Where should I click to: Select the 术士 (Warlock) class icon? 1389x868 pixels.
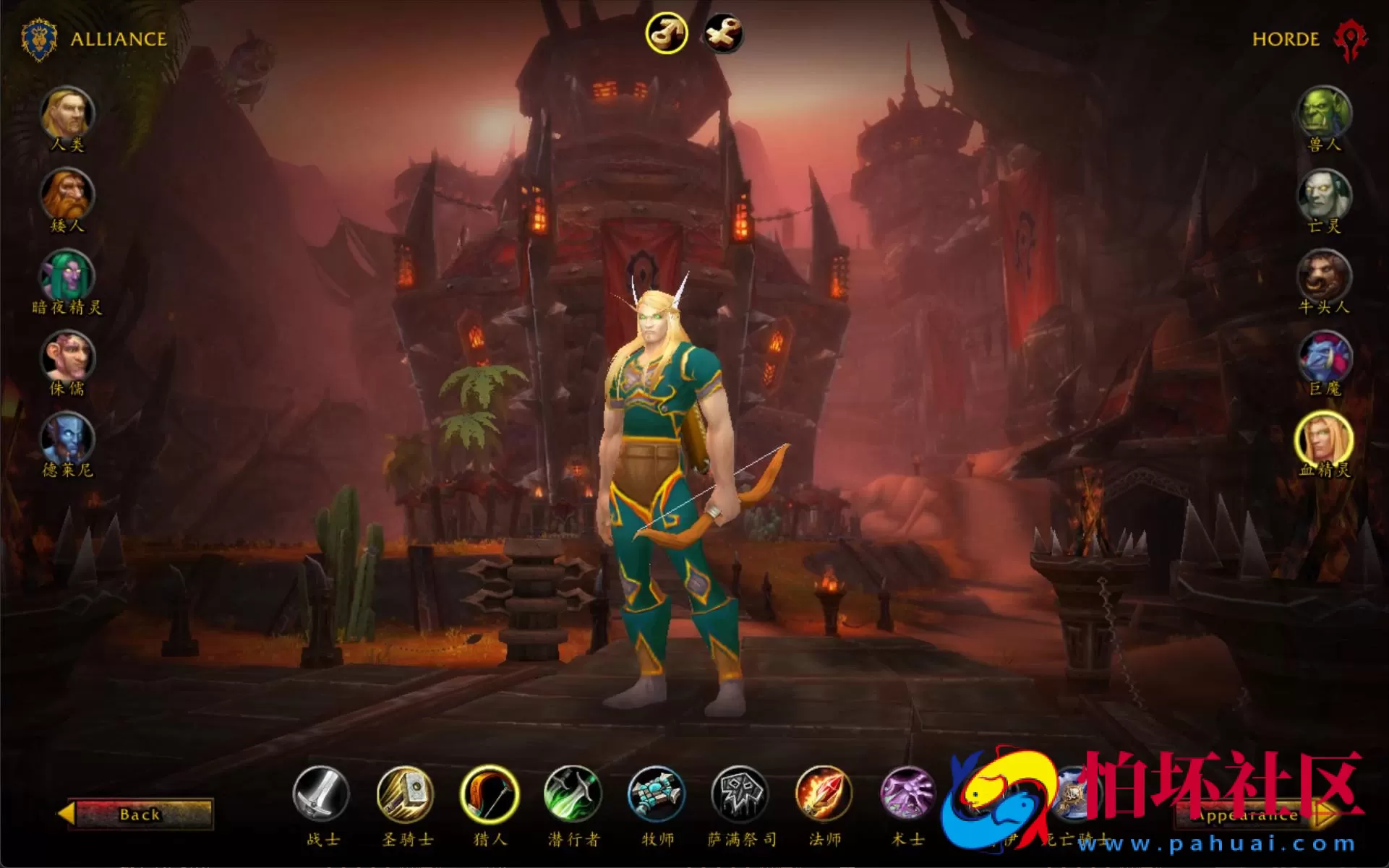[907, 798]
